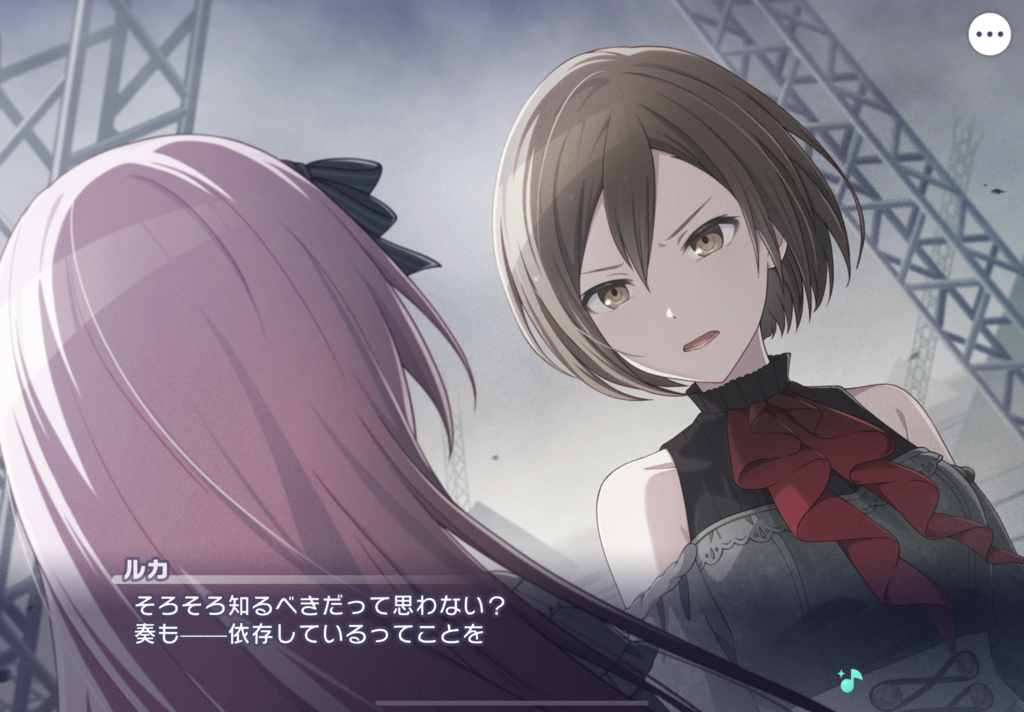Viewport: 1024px width, 712px height.
Task: Advance dialogue via the music note icon
Action: pos(850,680)
